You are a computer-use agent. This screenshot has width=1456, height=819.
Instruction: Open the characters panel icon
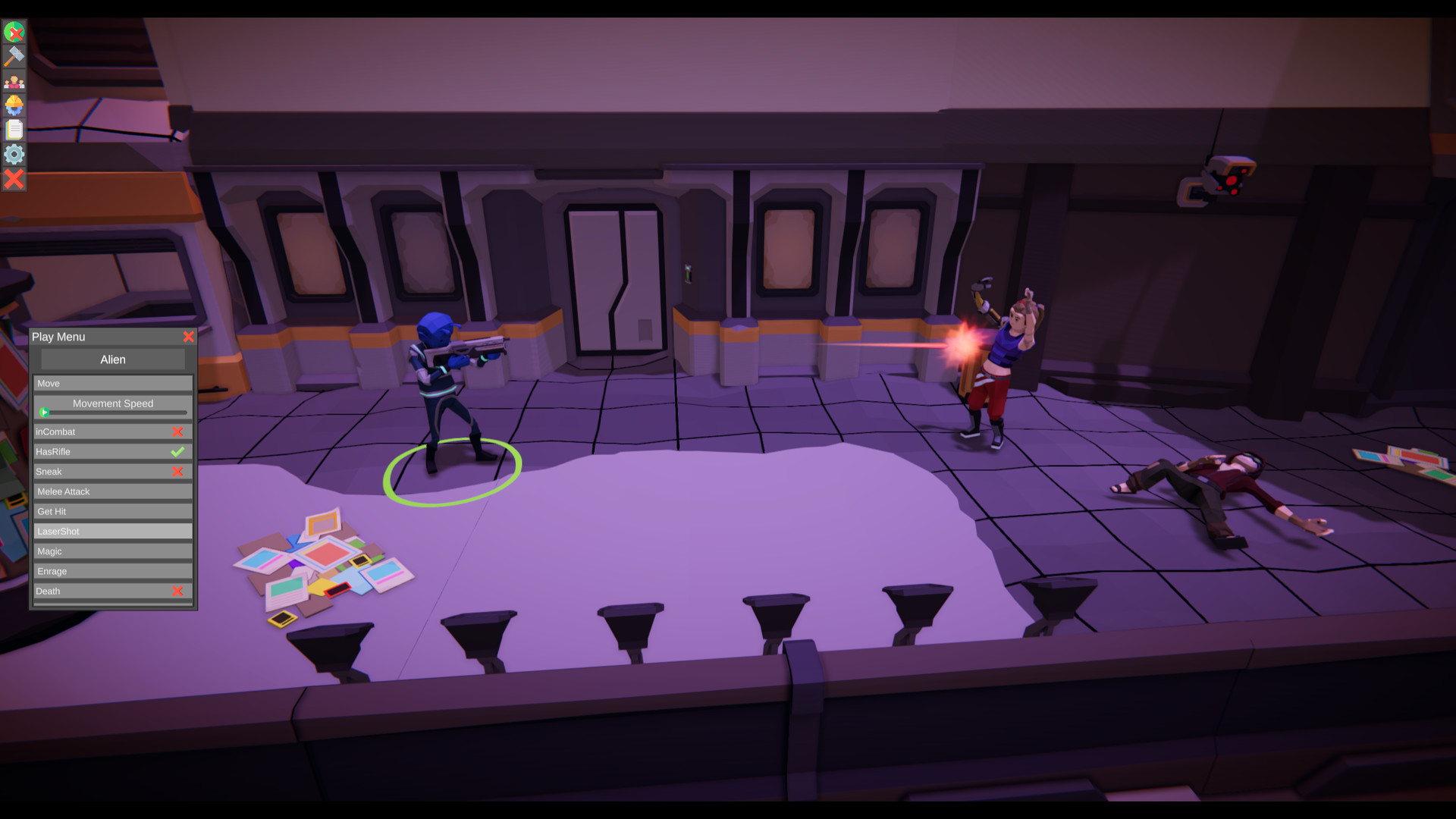[14, 80]
